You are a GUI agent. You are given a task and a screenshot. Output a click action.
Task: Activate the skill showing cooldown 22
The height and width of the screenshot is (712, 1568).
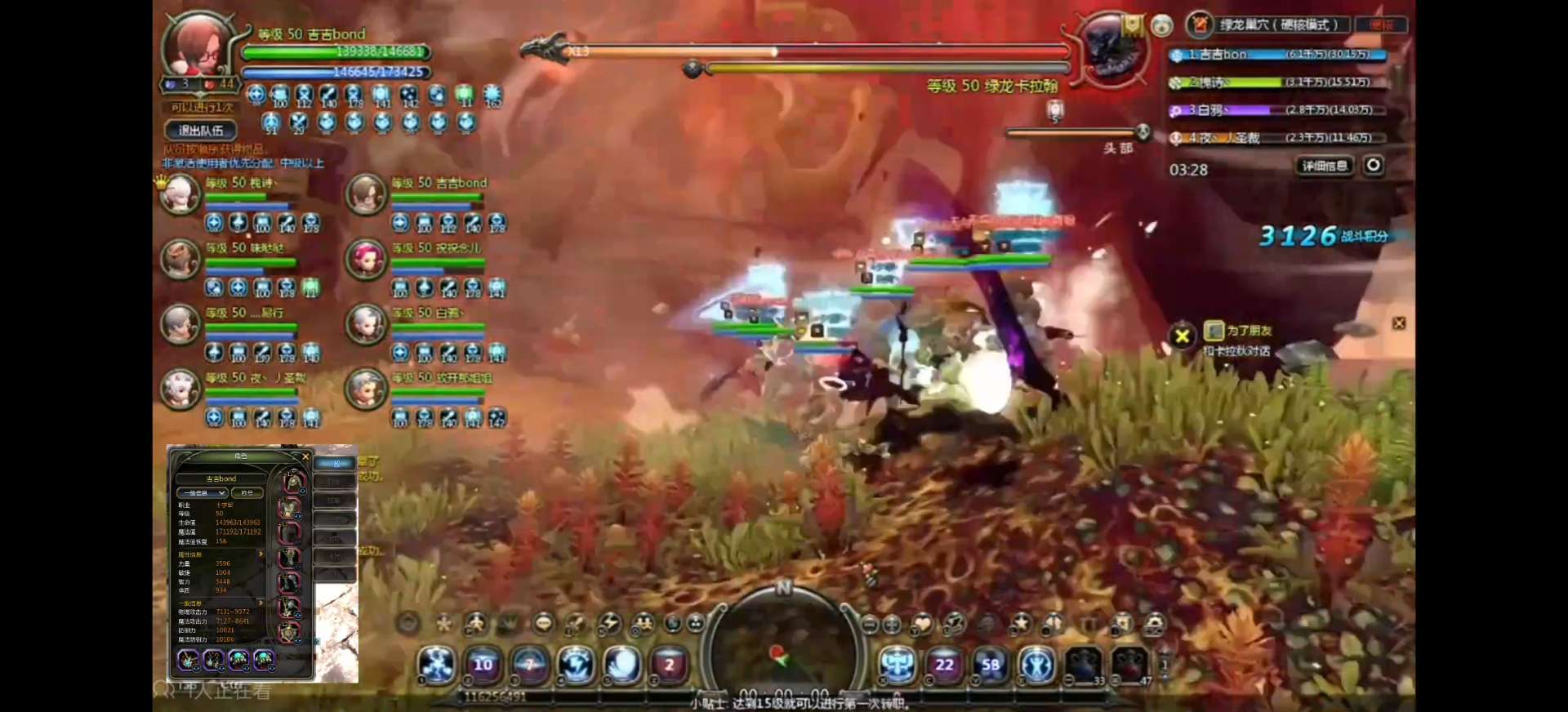coord(944,665)
